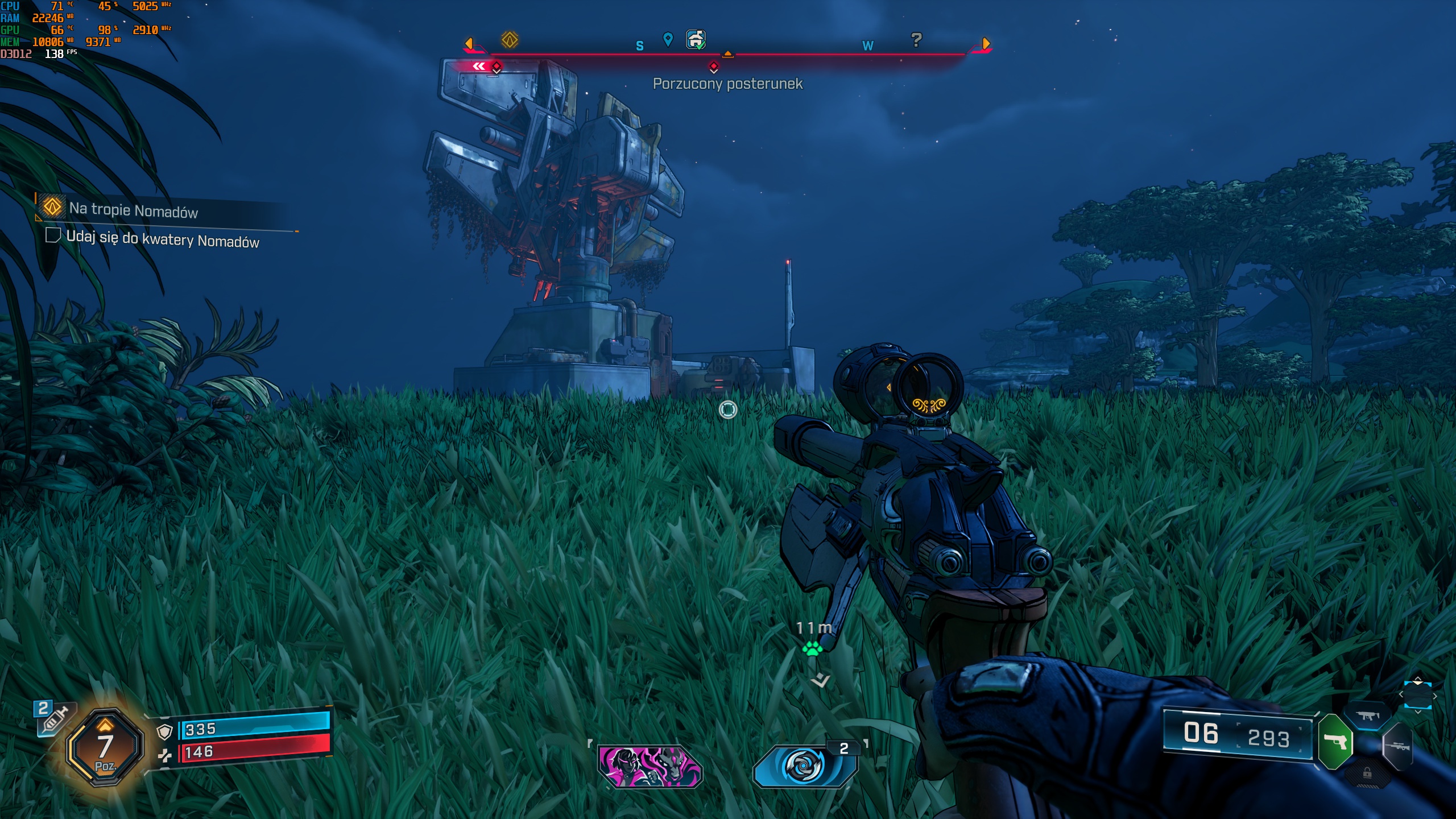
Task: Equip the sniper rifle weapon slot
Action: click(x=1397, y=746)
